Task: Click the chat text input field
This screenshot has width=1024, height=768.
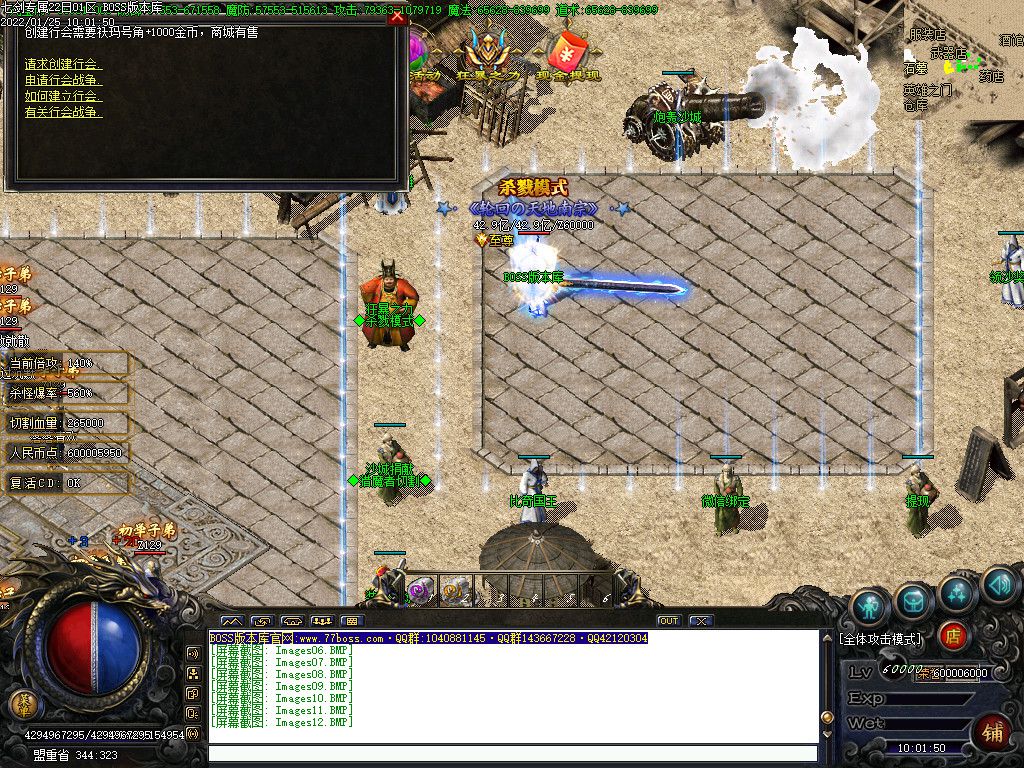Action: [511, 753]
